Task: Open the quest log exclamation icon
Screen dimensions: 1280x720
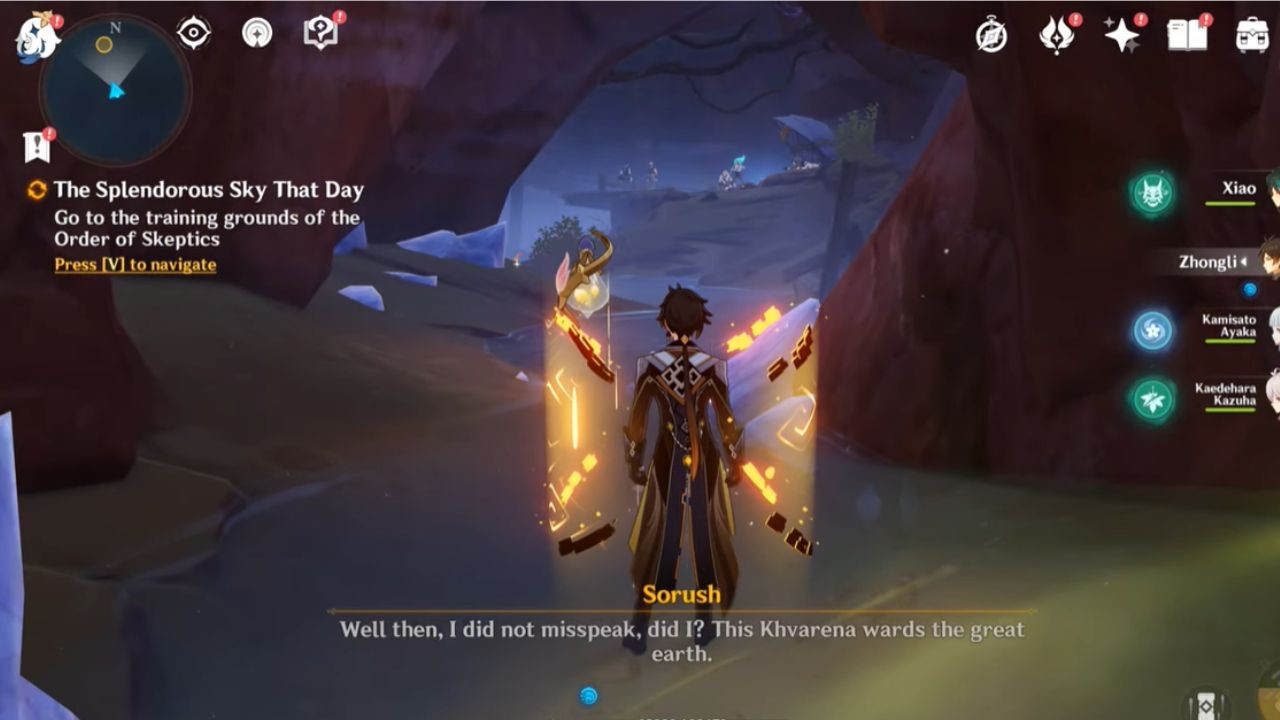Action: 37,147
